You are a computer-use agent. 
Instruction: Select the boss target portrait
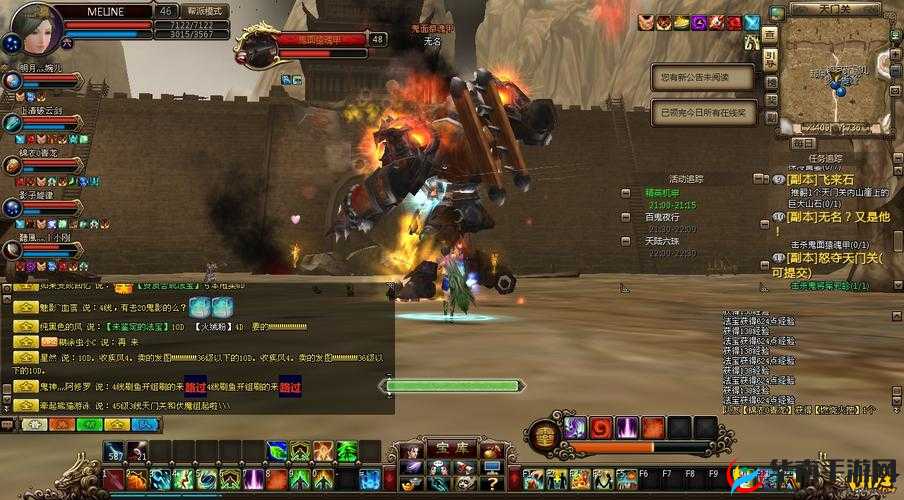pyautogui.click(x=256, y=46)
